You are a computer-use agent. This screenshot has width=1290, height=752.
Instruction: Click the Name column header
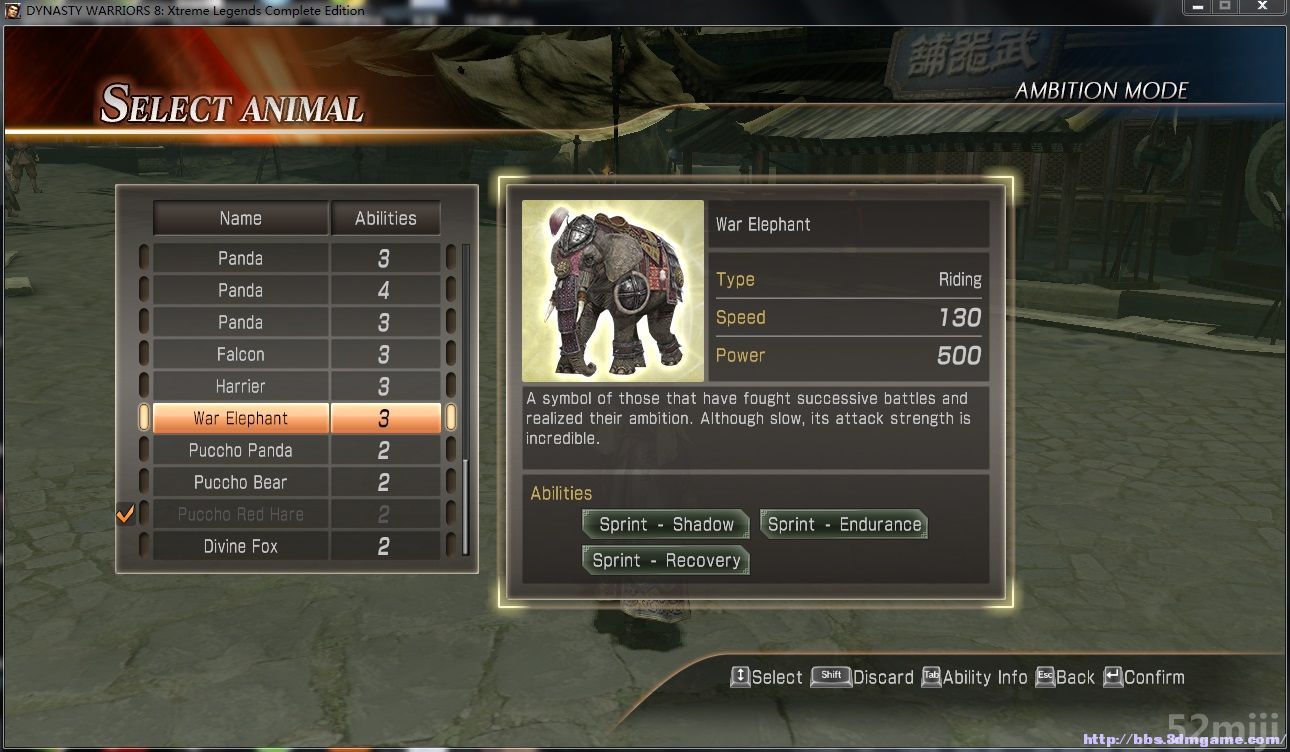241,218
